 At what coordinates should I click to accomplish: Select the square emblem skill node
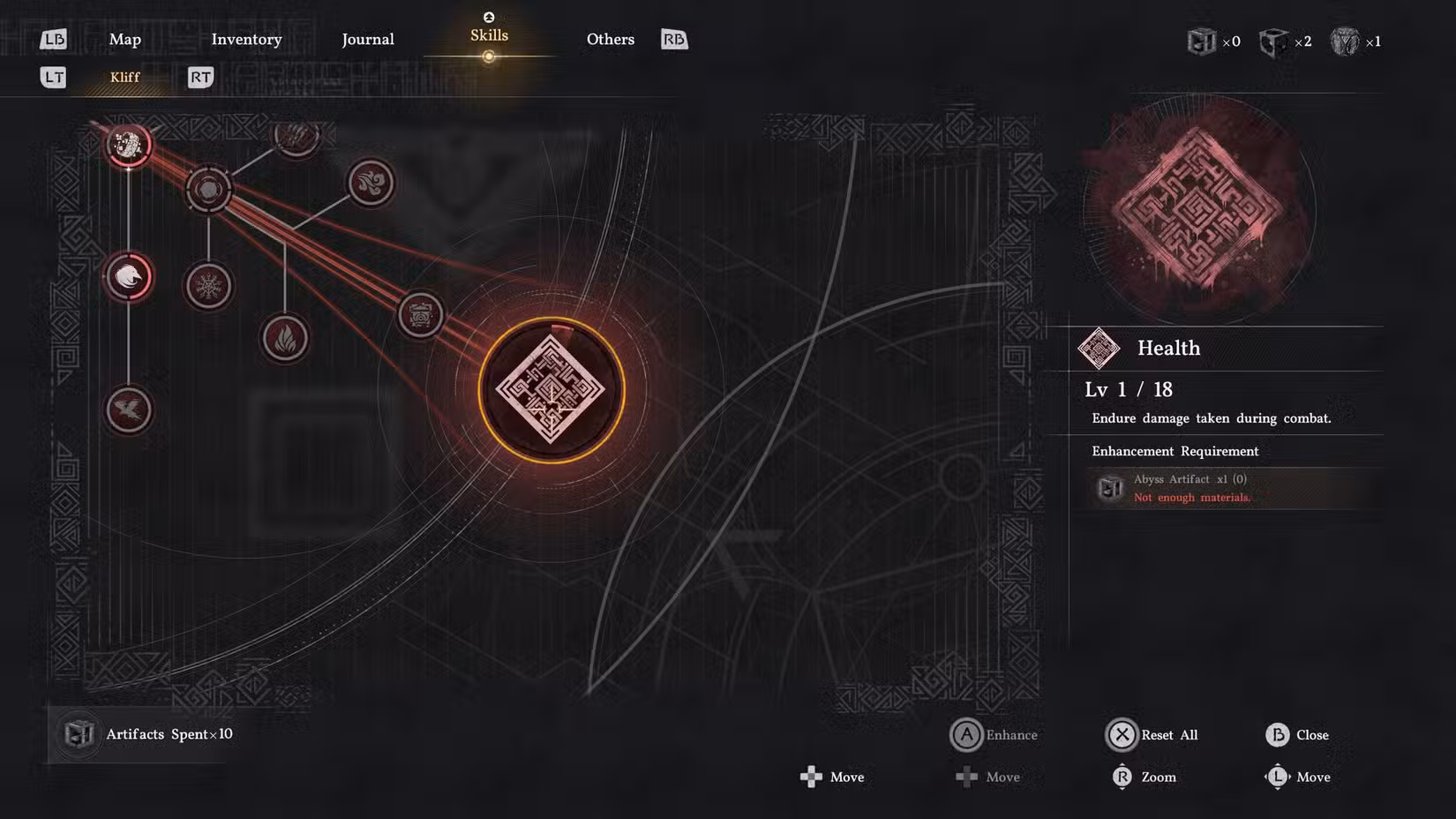point(420,315)
